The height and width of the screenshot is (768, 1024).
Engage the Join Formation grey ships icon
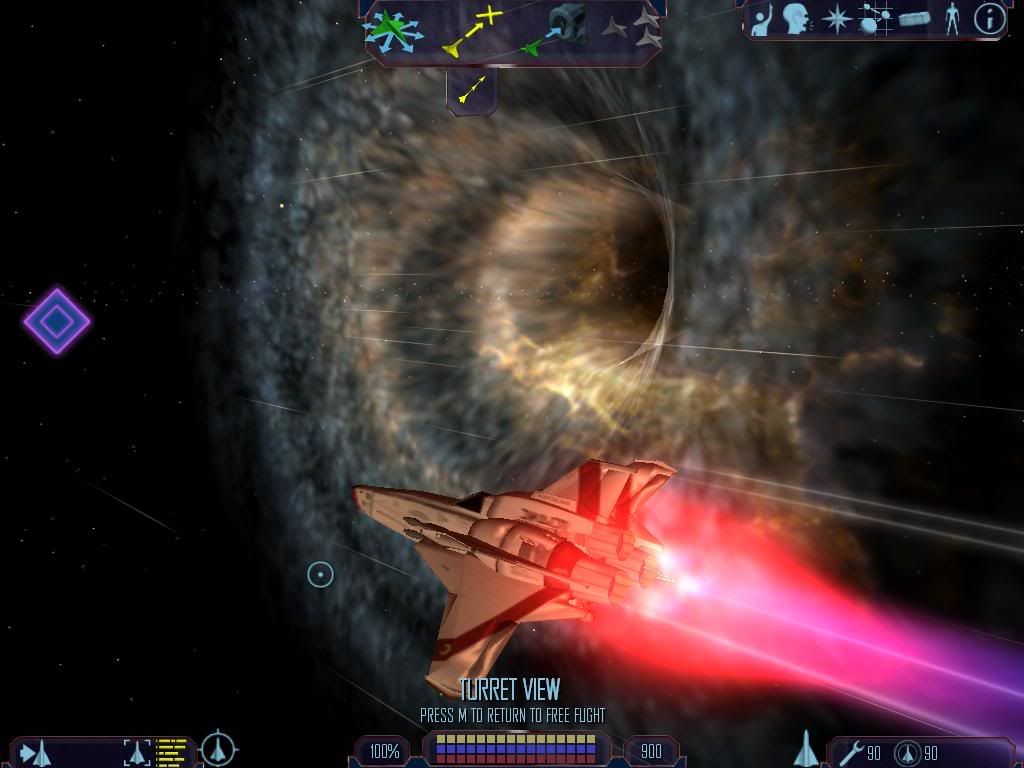(633, 29)
